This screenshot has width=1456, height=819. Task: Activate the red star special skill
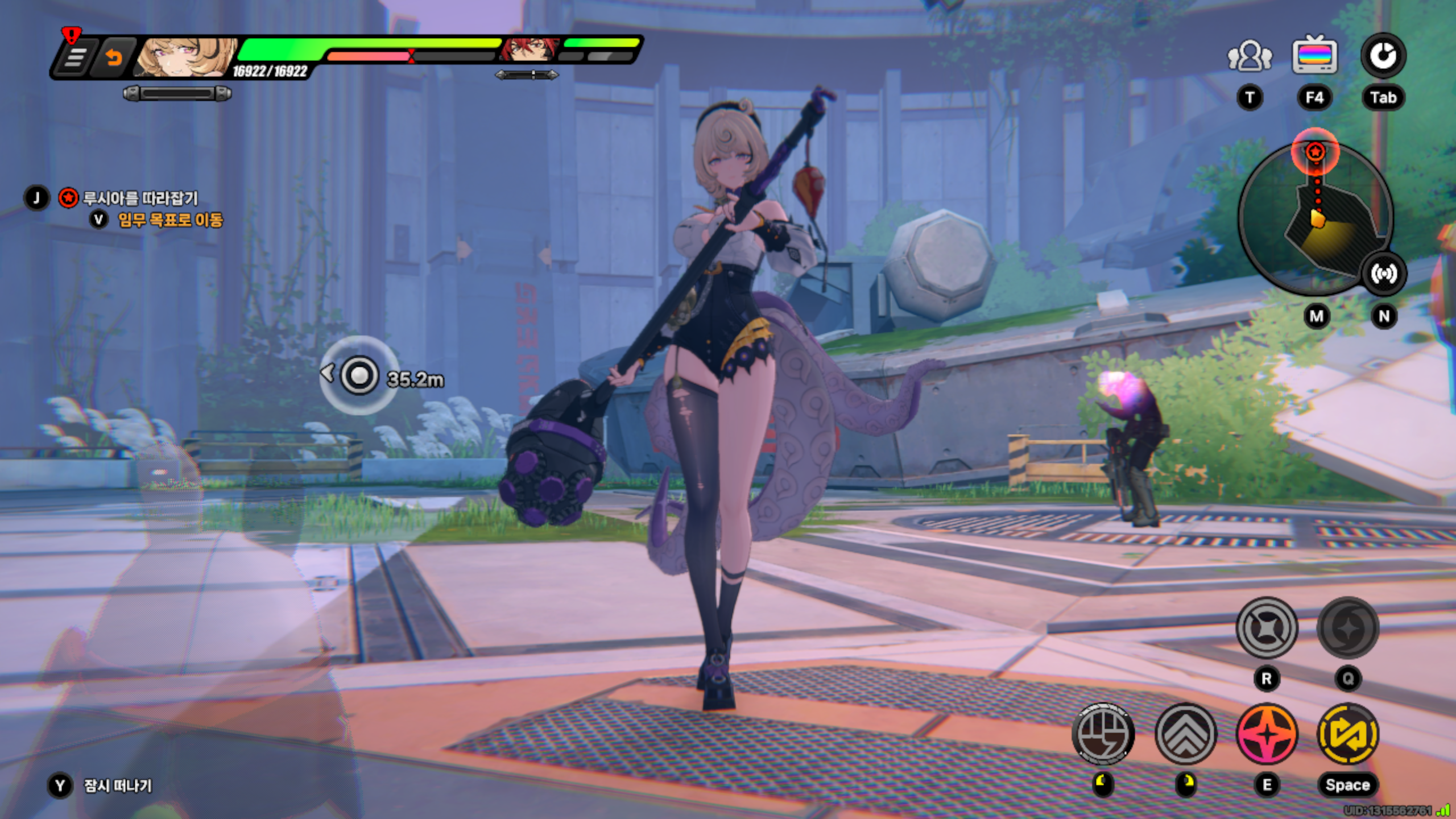tap(1267, 734)
